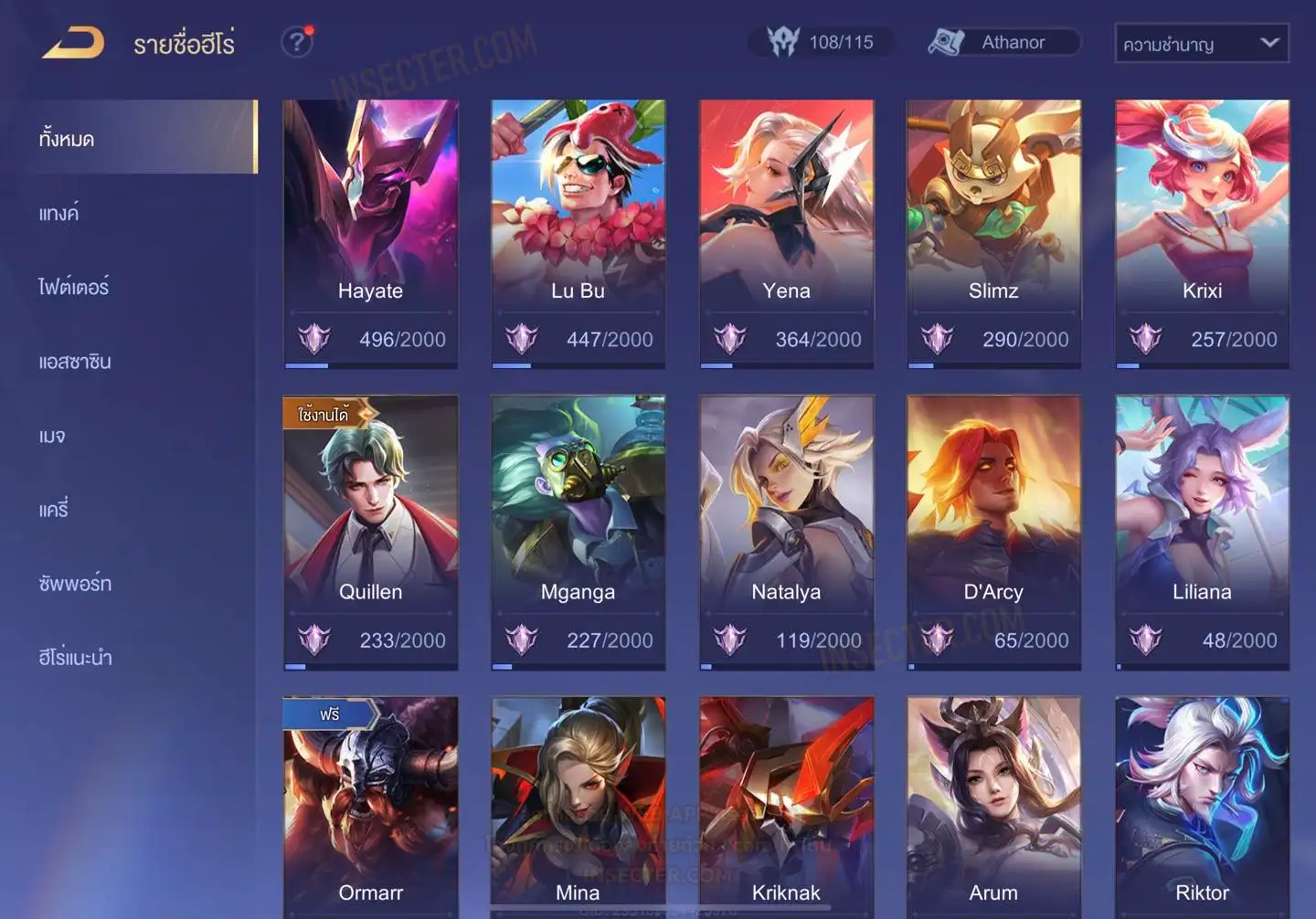Viewport: 1316px width, 919px height.
Task: Go back using the golden arrow button
Action: point(73,43)
